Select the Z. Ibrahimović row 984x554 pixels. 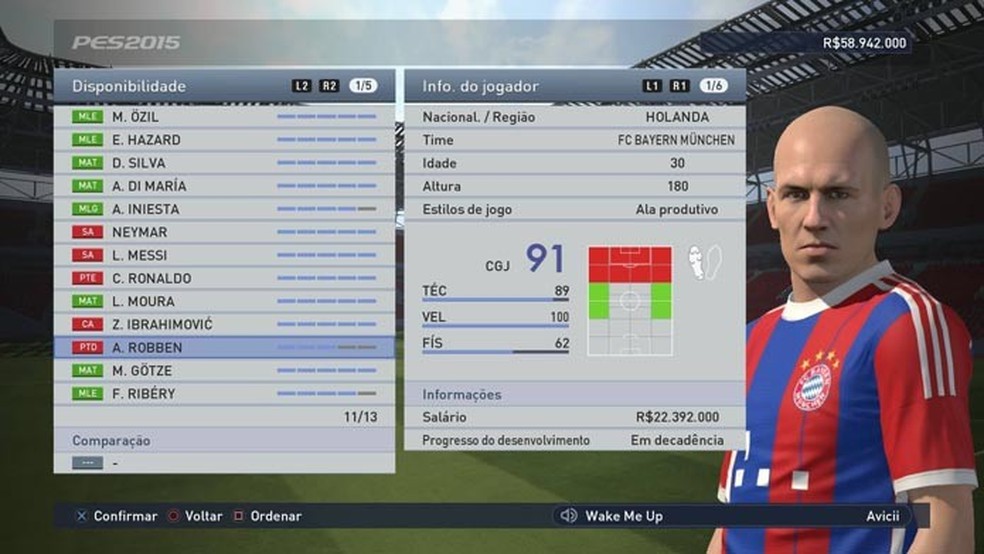(x=224, y=324)
